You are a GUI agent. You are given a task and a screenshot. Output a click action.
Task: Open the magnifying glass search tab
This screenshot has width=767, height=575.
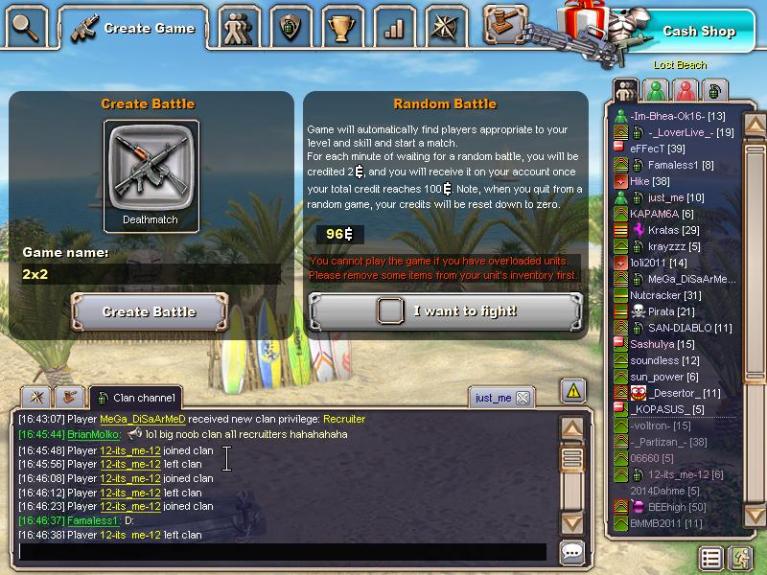tap(26, 26)
